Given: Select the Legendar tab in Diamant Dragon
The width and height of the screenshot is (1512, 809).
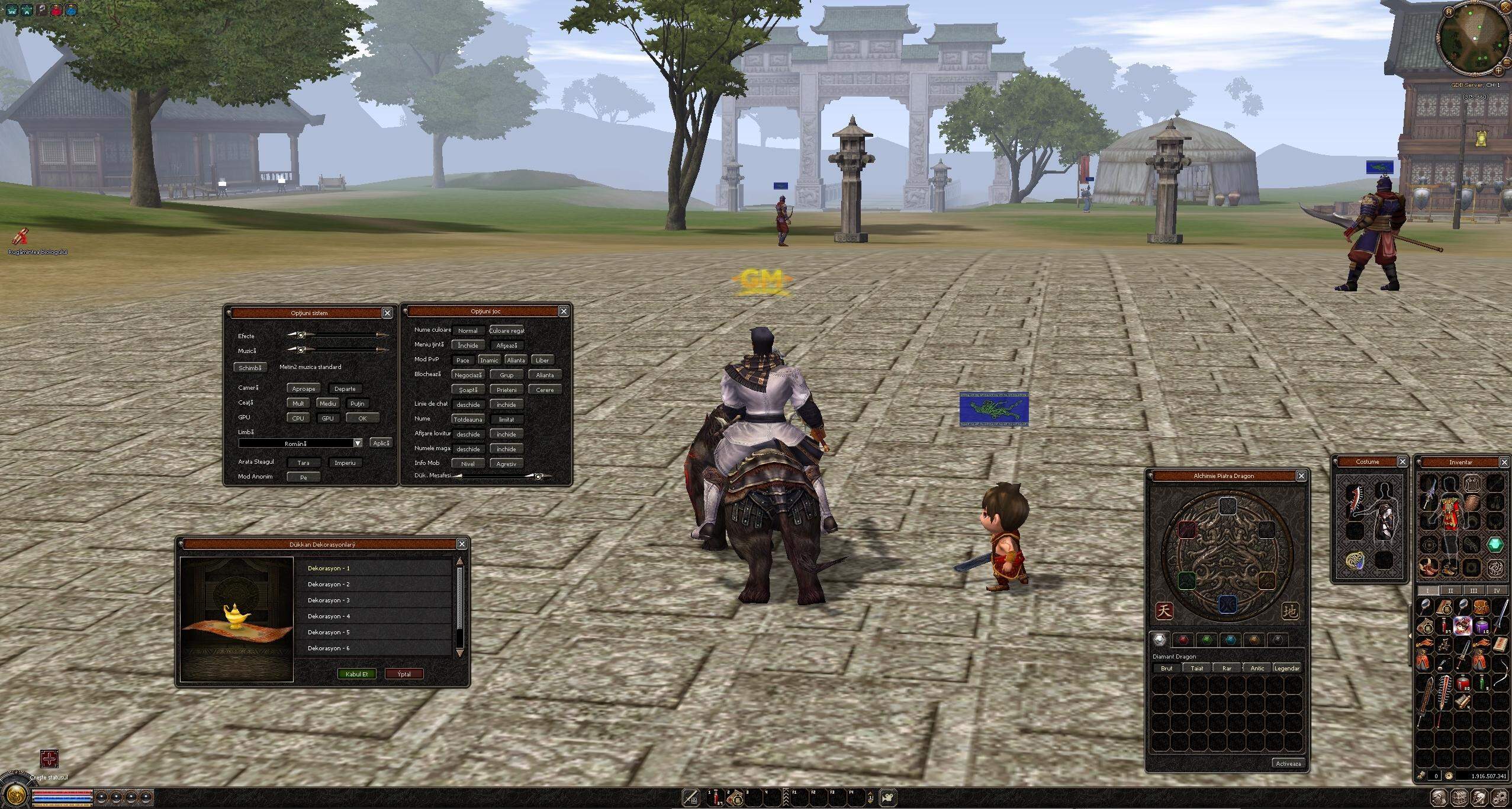Looking at the screenshot, I should click(1289, 668).
